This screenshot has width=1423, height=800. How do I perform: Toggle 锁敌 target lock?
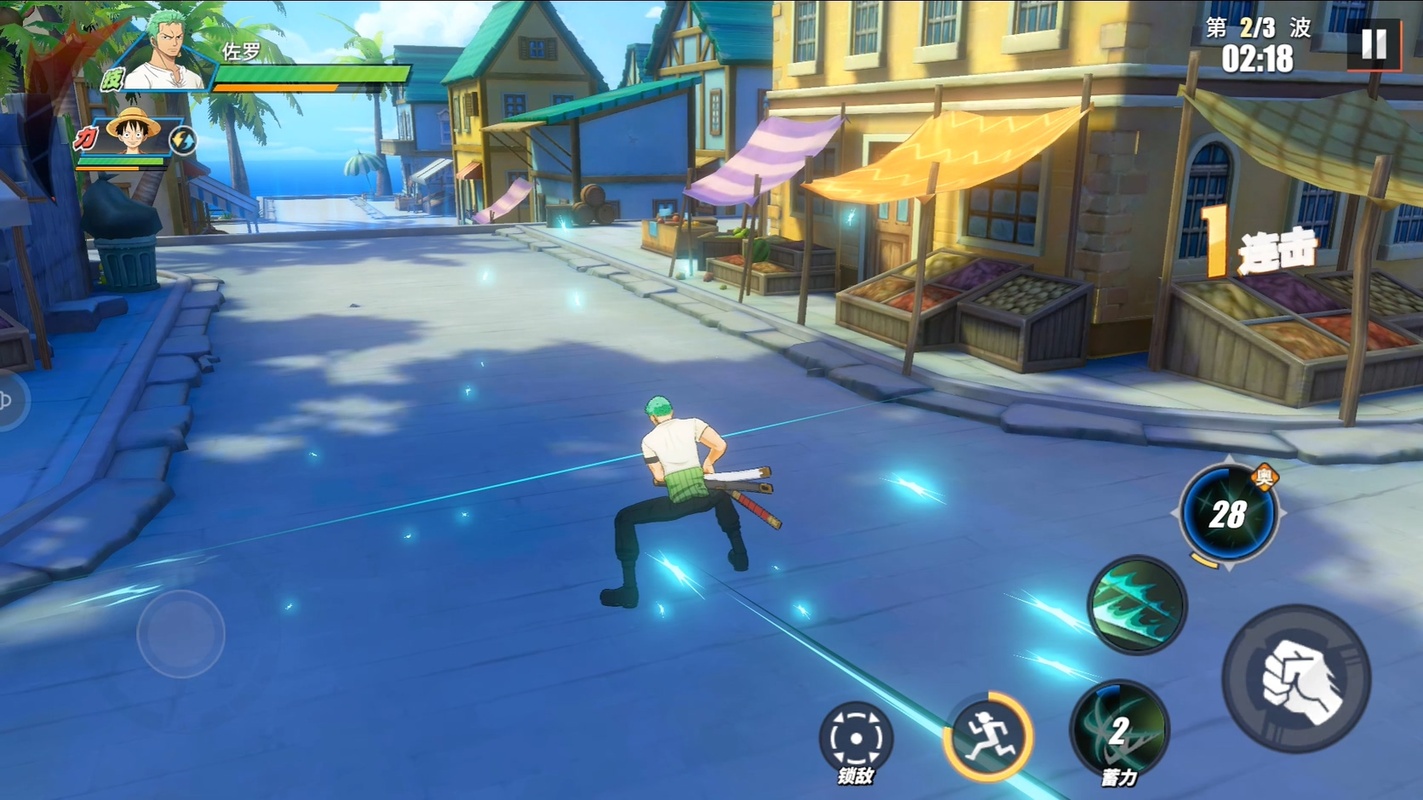856,738
